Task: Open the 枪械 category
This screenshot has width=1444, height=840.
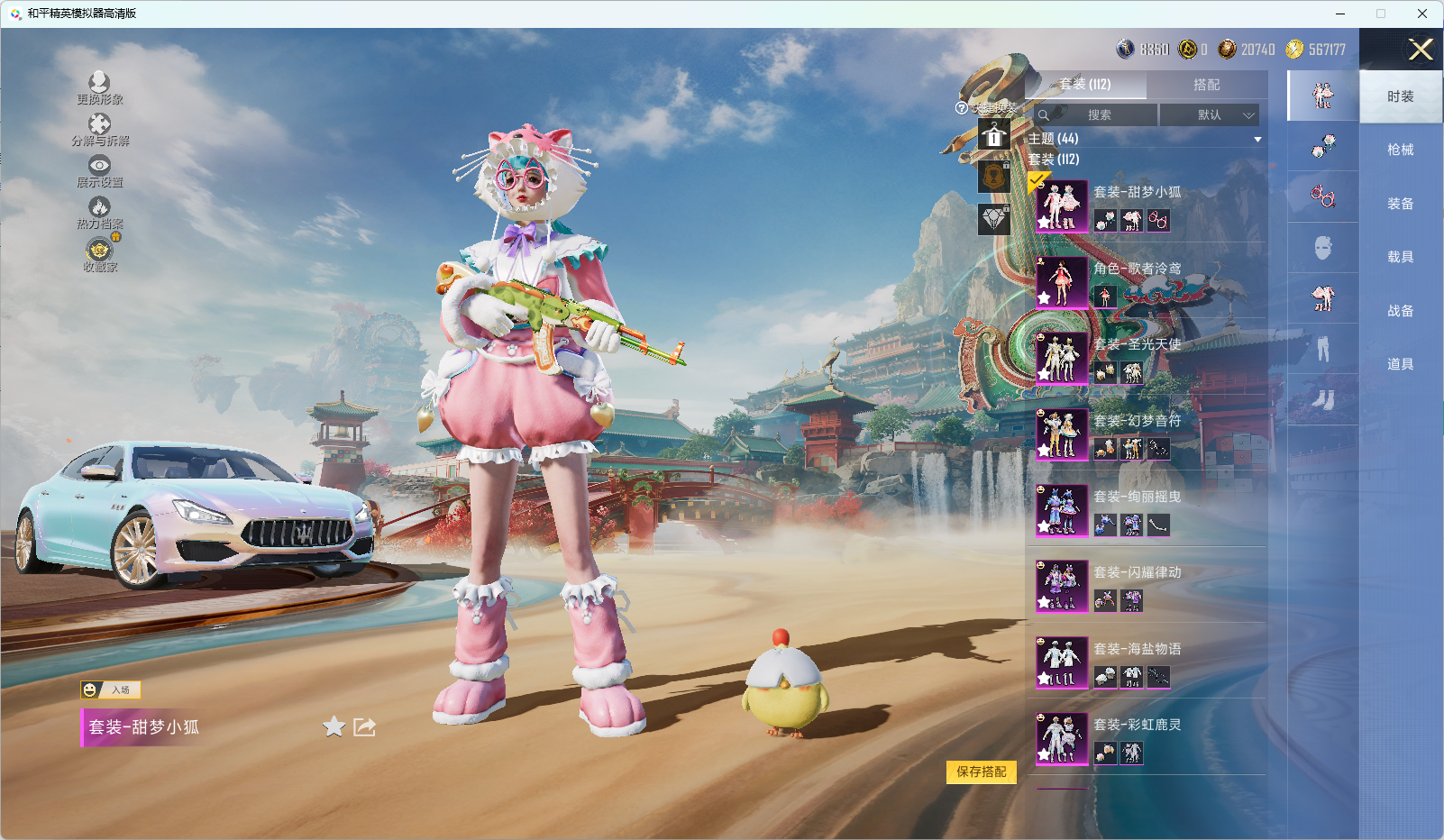Action: [1400, 150]
